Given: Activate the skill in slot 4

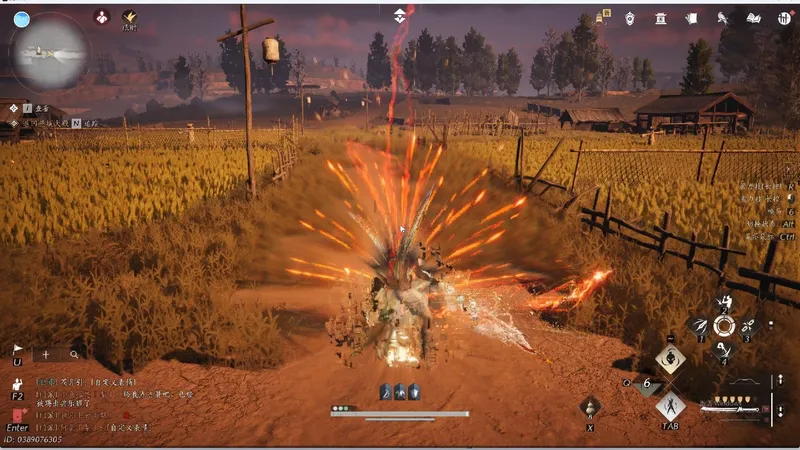Looking at the screenshot, I should click(x=723, y=349).
